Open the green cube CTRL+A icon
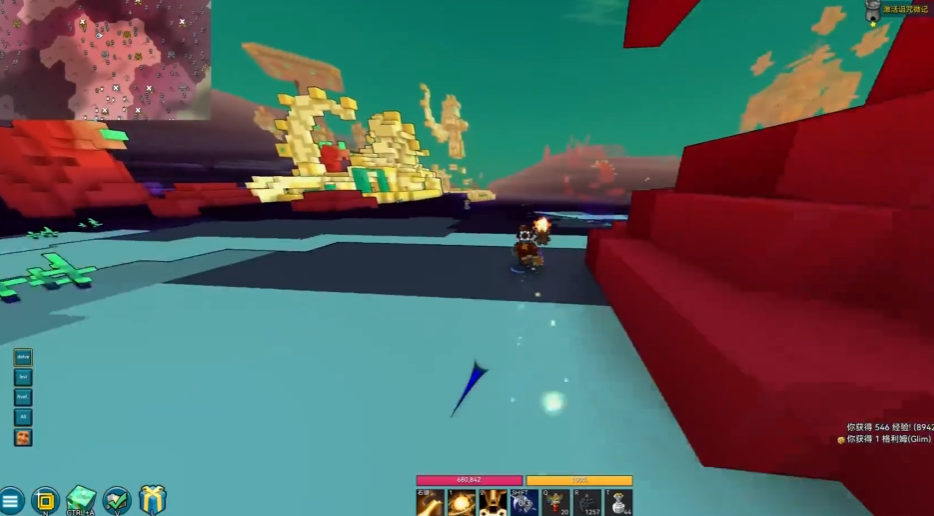Screen dimensions: 934x516 [x=80, y=499]
